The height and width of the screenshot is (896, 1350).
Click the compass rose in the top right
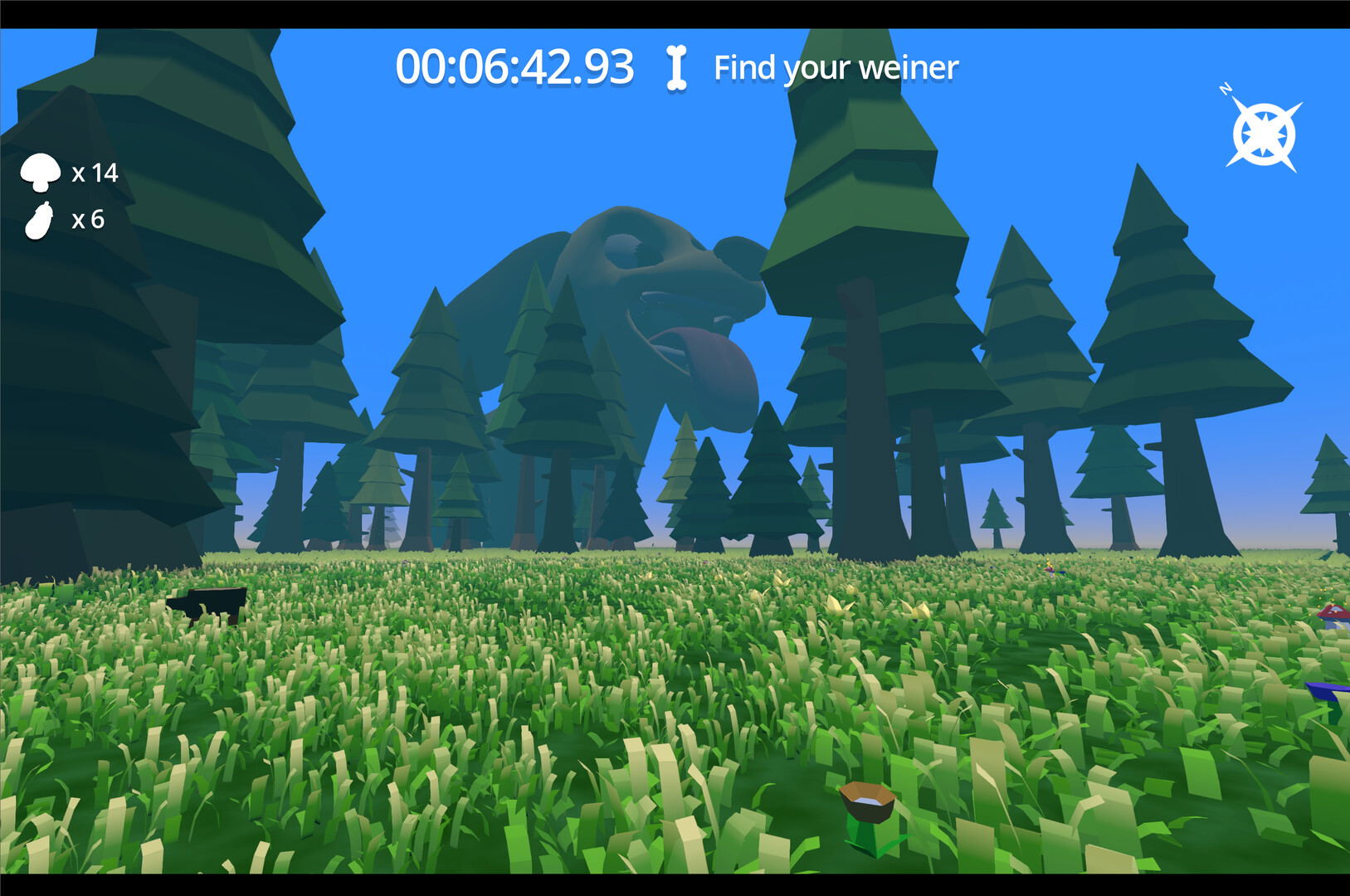1263,133
